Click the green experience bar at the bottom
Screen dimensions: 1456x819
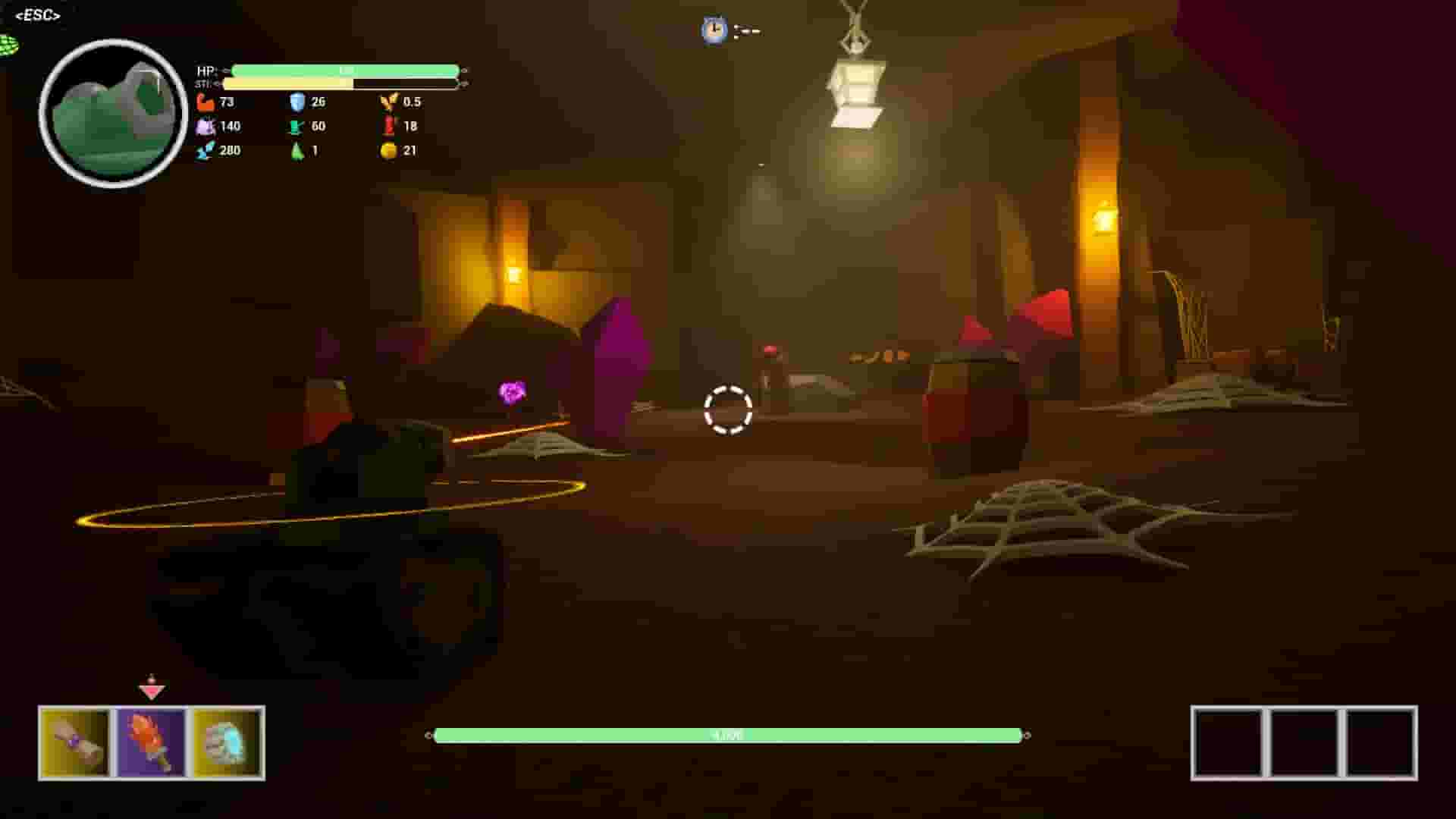[x=728, y=734]
